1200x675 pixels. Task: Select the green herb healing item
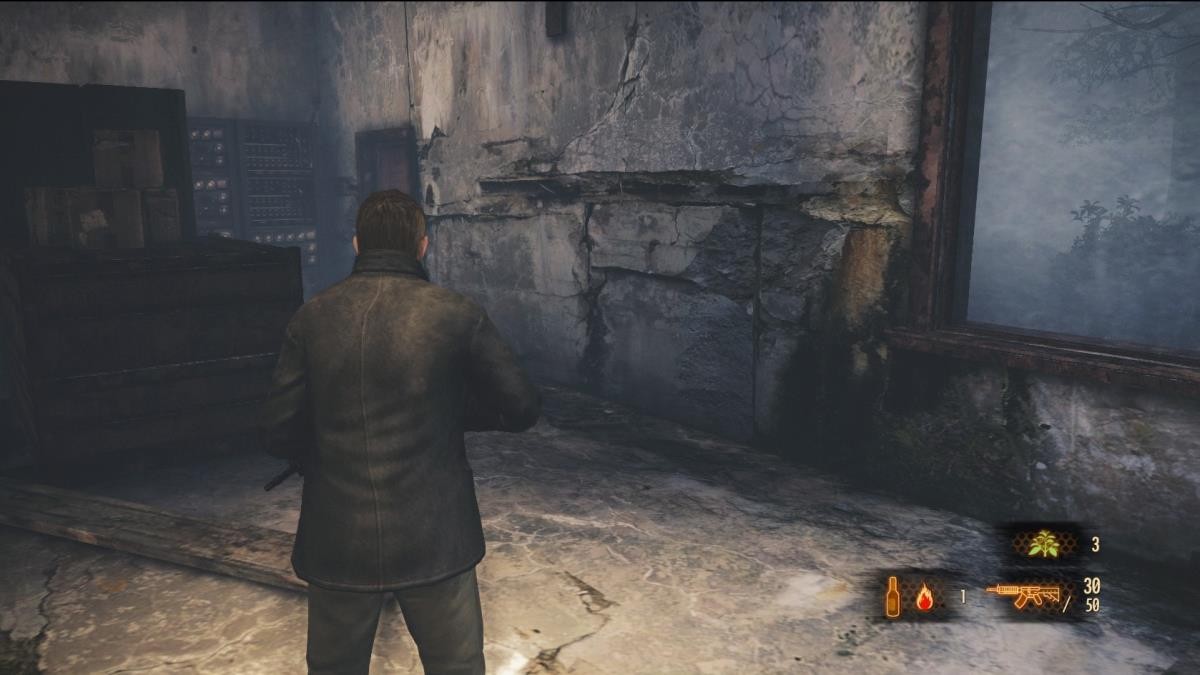[x=1044, y=544]
